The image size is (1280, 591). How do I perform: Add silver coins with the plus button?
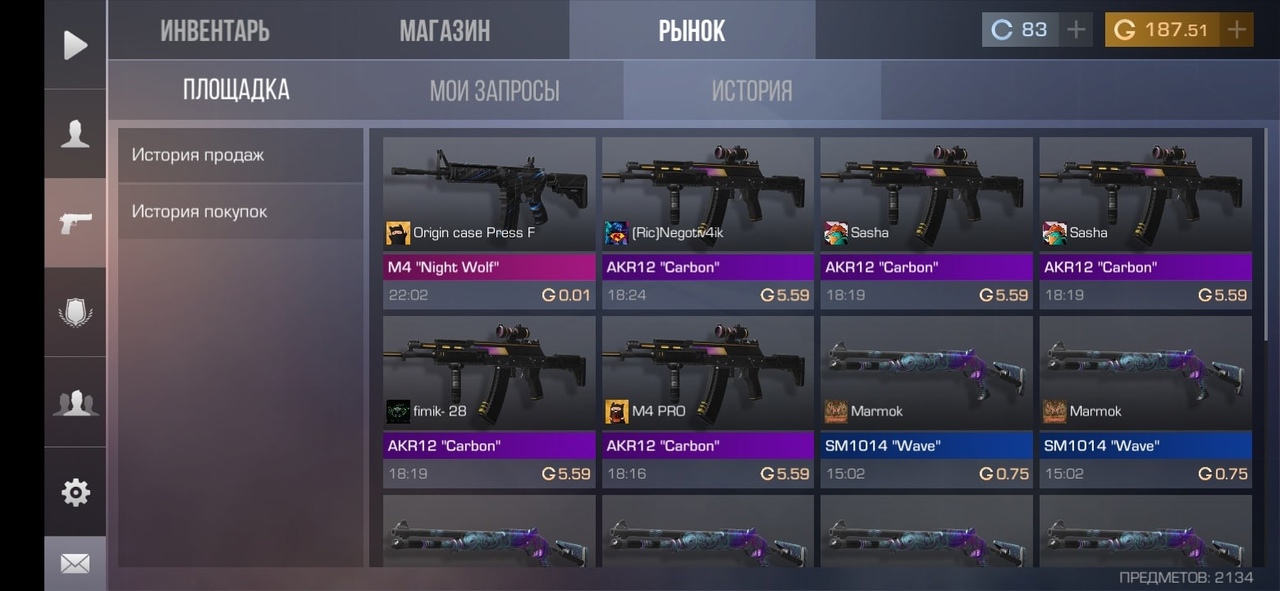pyautogui.click(x=1076, y=30)
